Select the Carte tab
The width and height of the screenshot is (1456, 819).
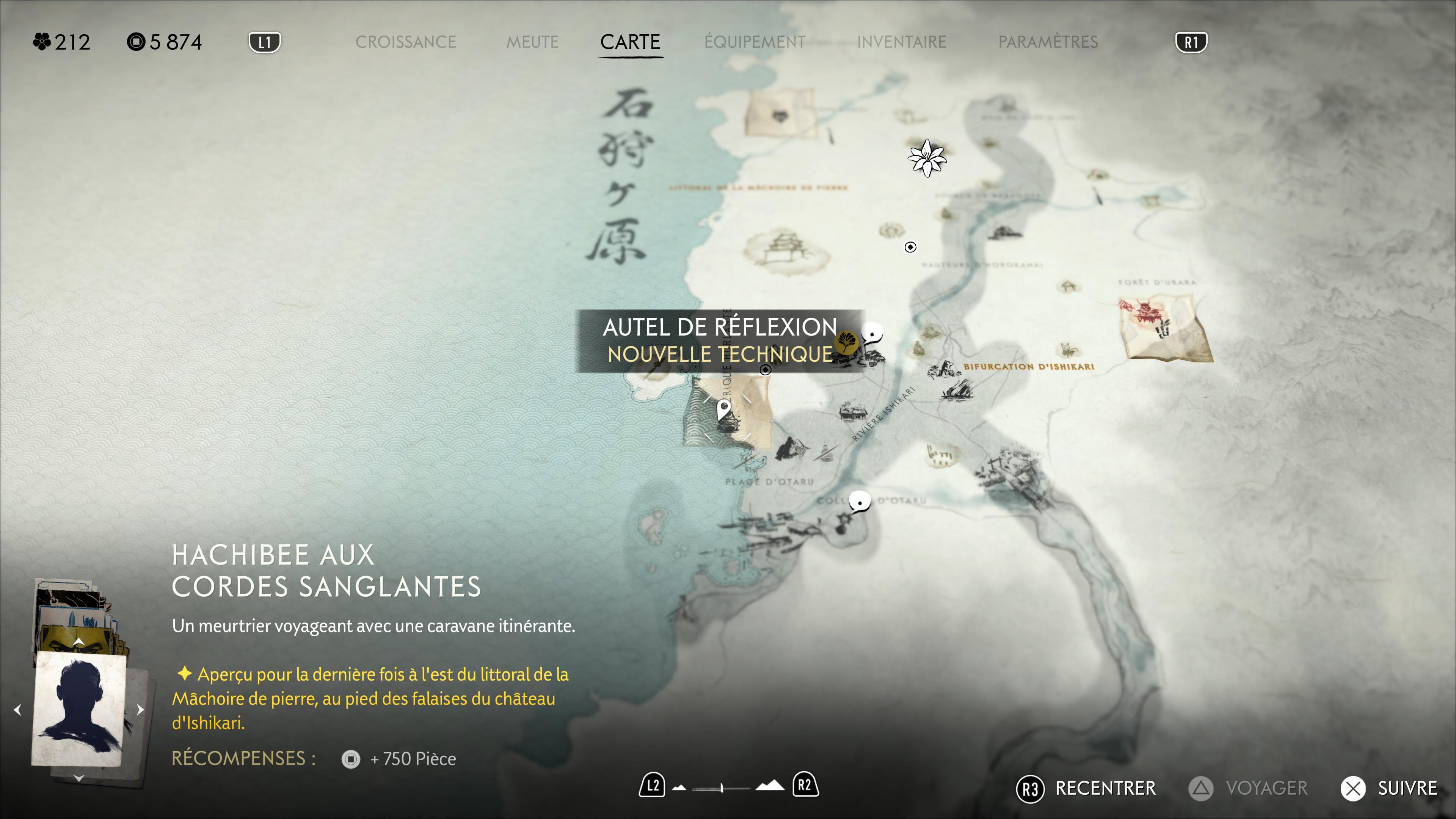tap(630, 42)
